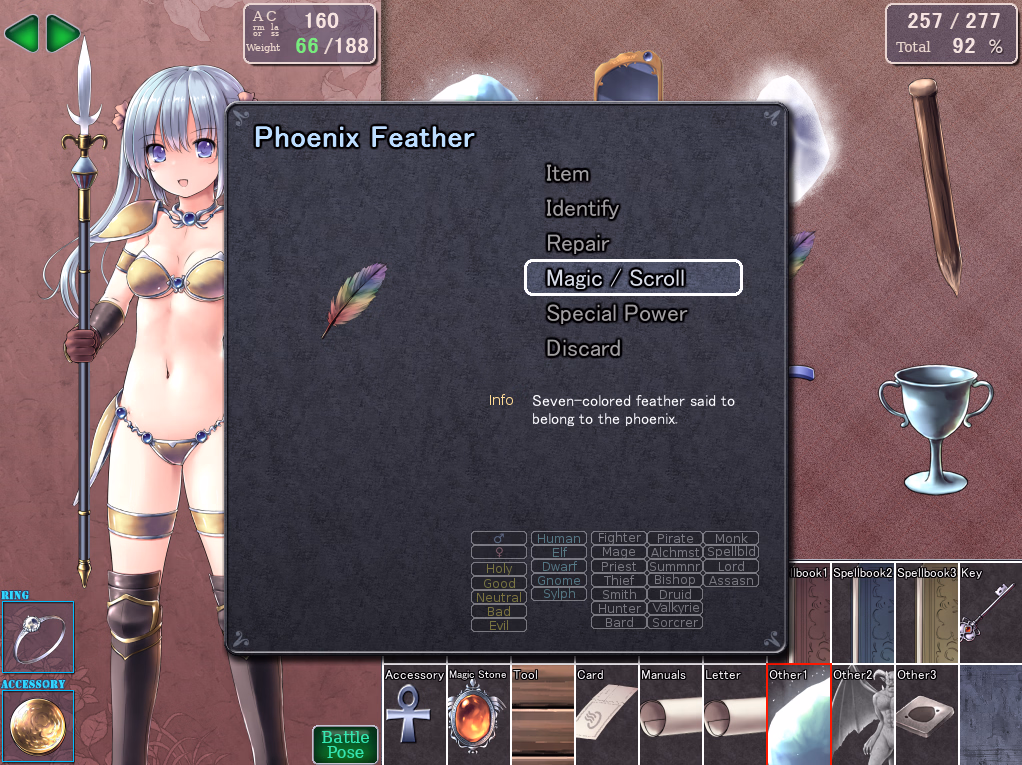Select the equipped ring slot
1022x765 pixels.
(38, 637)
